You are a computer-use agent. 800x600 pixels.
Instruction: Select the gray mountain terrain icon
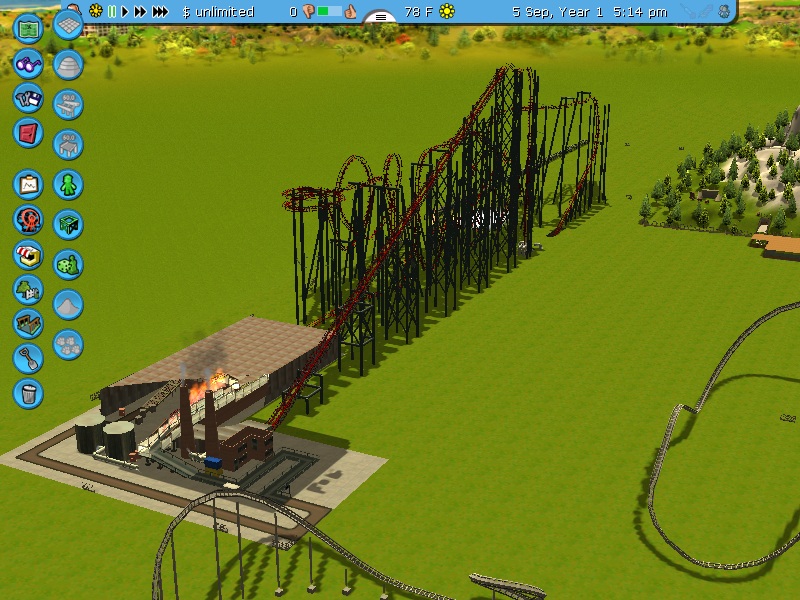pyautogui.click(x=68, y=304)
